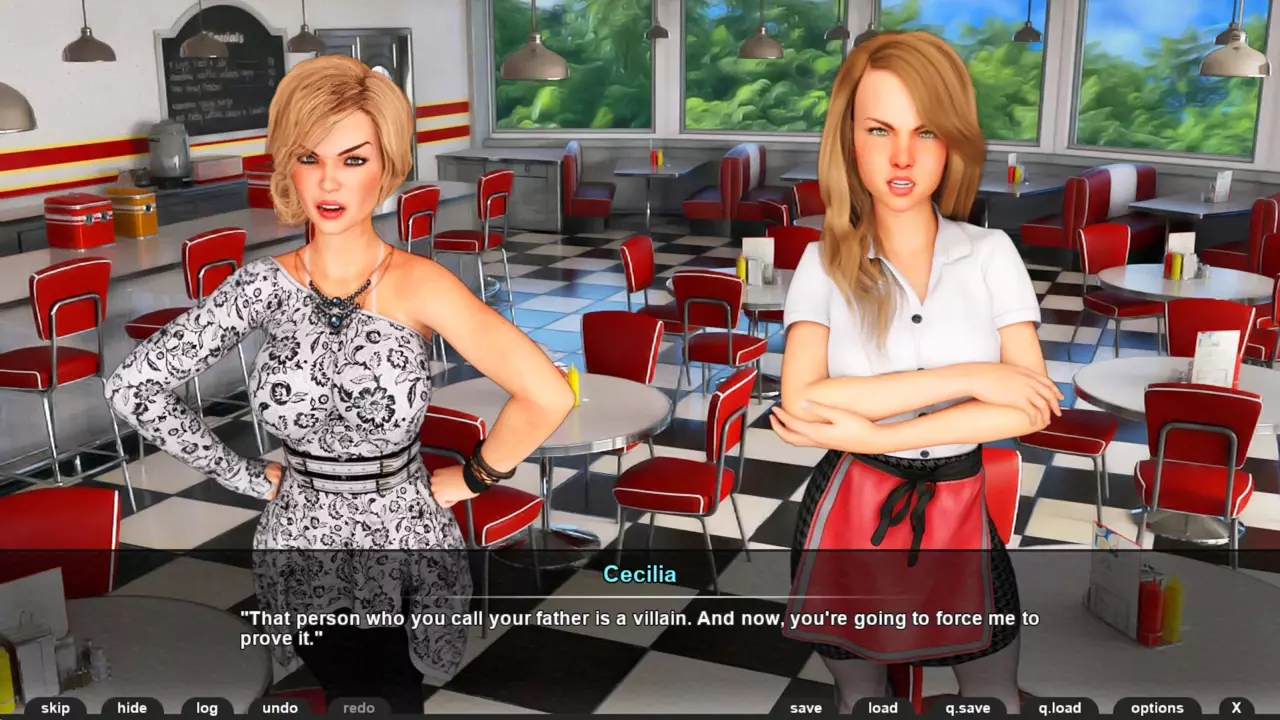Screen dimensions: 1280x720
Task: Open the load game screen
Action: pos(883,708)
